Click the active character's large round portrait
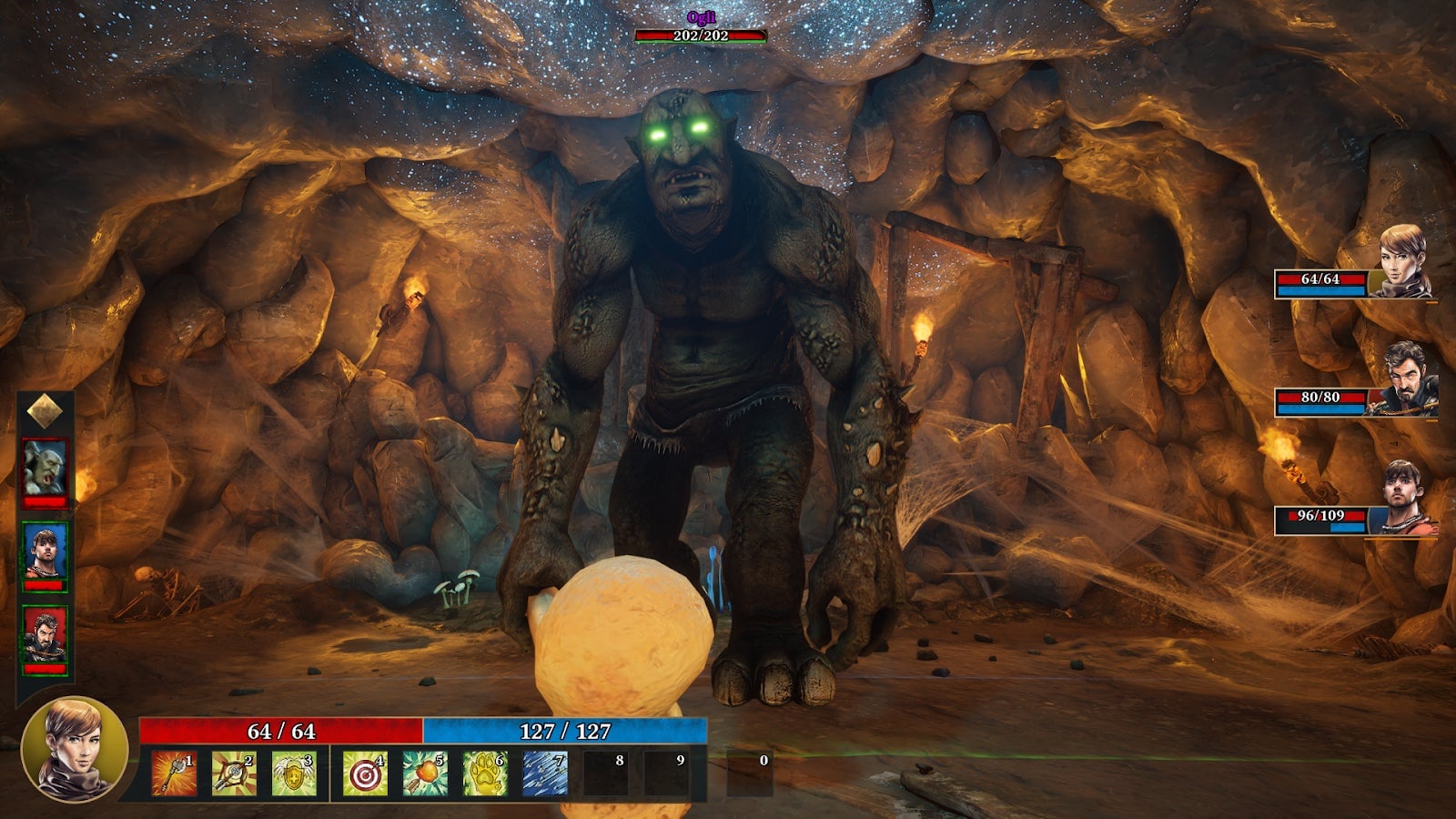 [75, 749]
